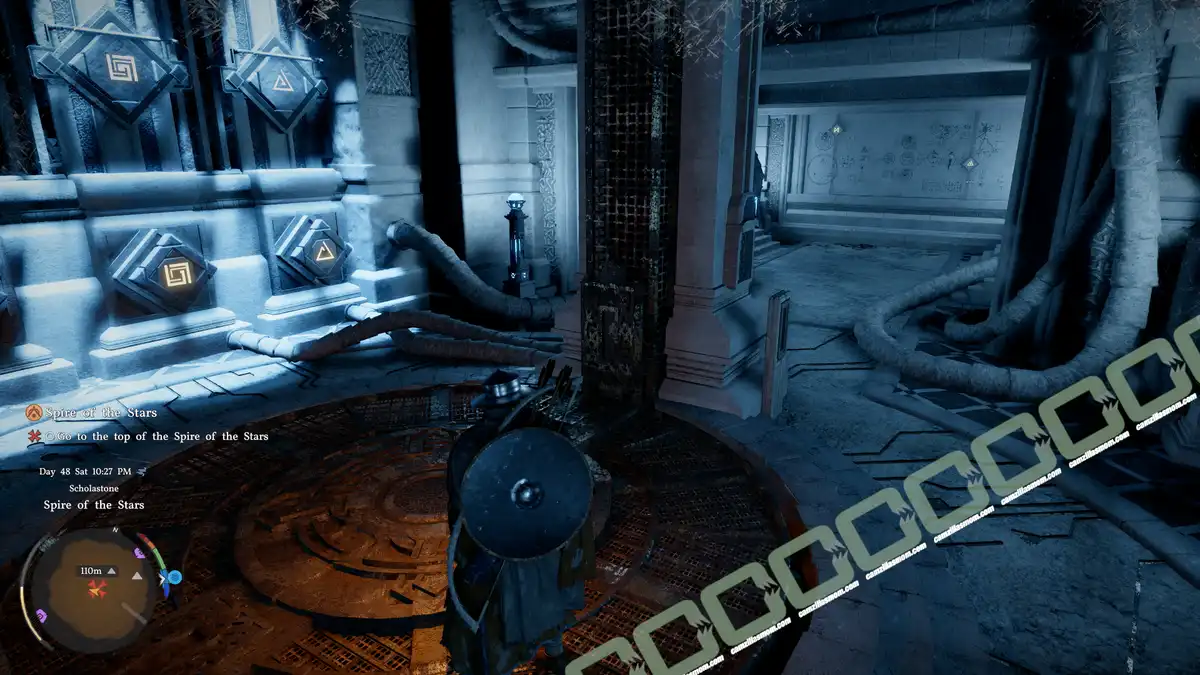1200x675 pixels.
Task: Select the blue marker on the minimap edge
Action: (x=174, y=577)
